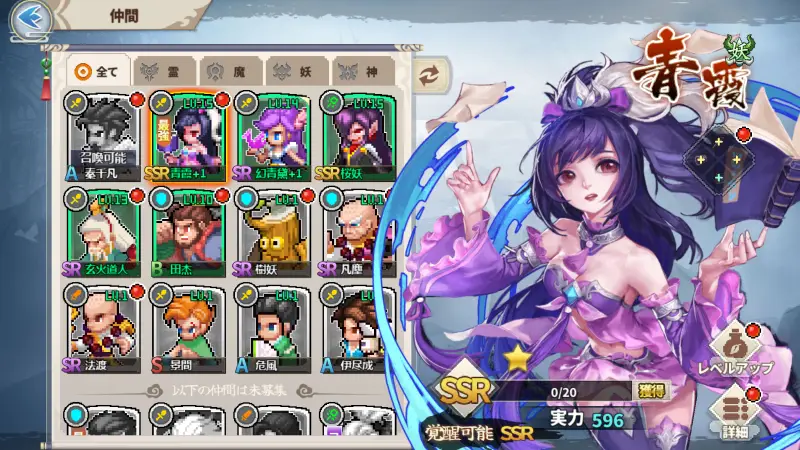Go back using the blue arrow button
Viewport: 800px width, 450px height.
click(x=29, y=17)
